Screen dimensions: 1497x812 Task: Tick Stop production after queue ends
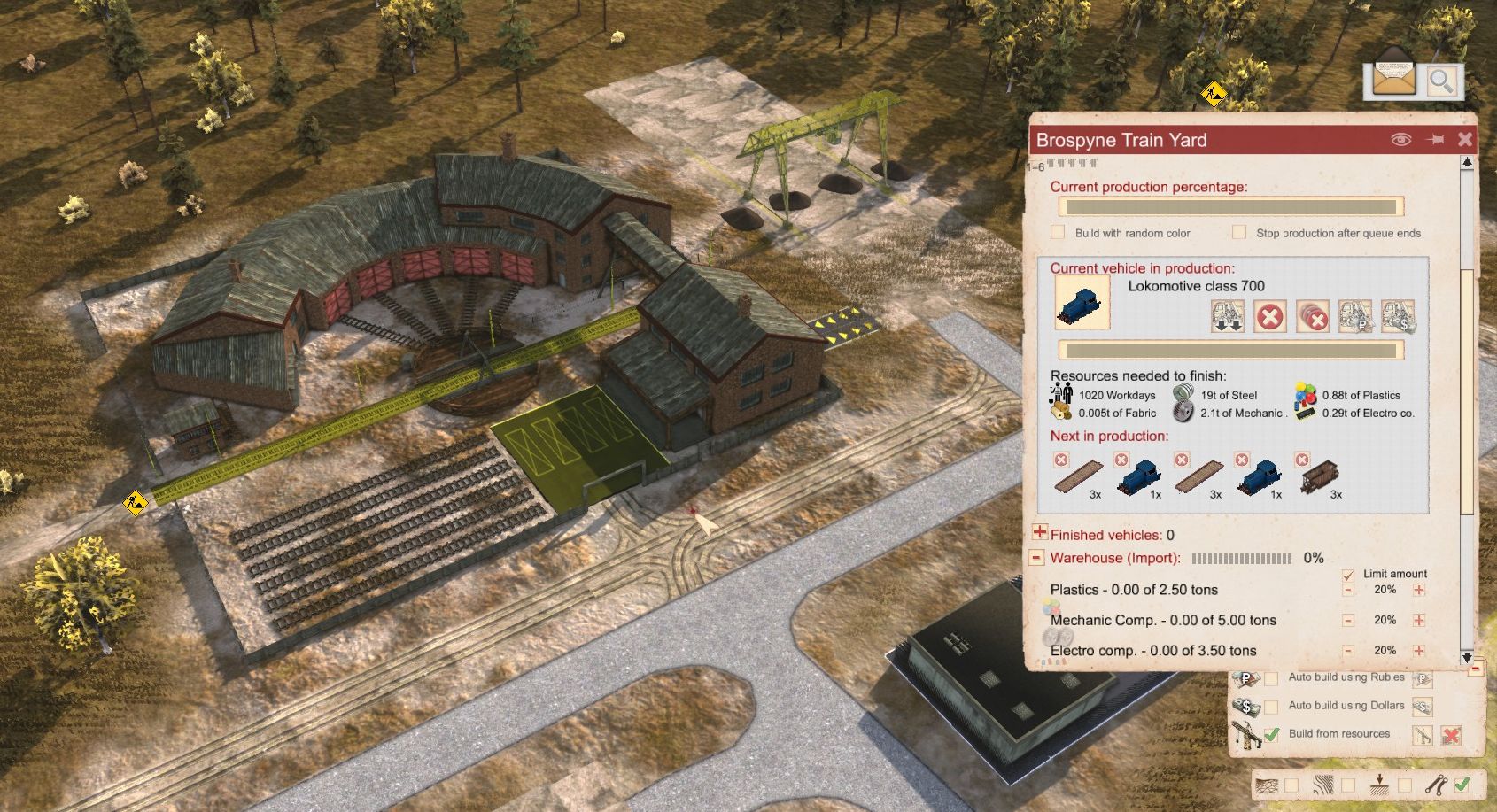[x=1239, y=232]
